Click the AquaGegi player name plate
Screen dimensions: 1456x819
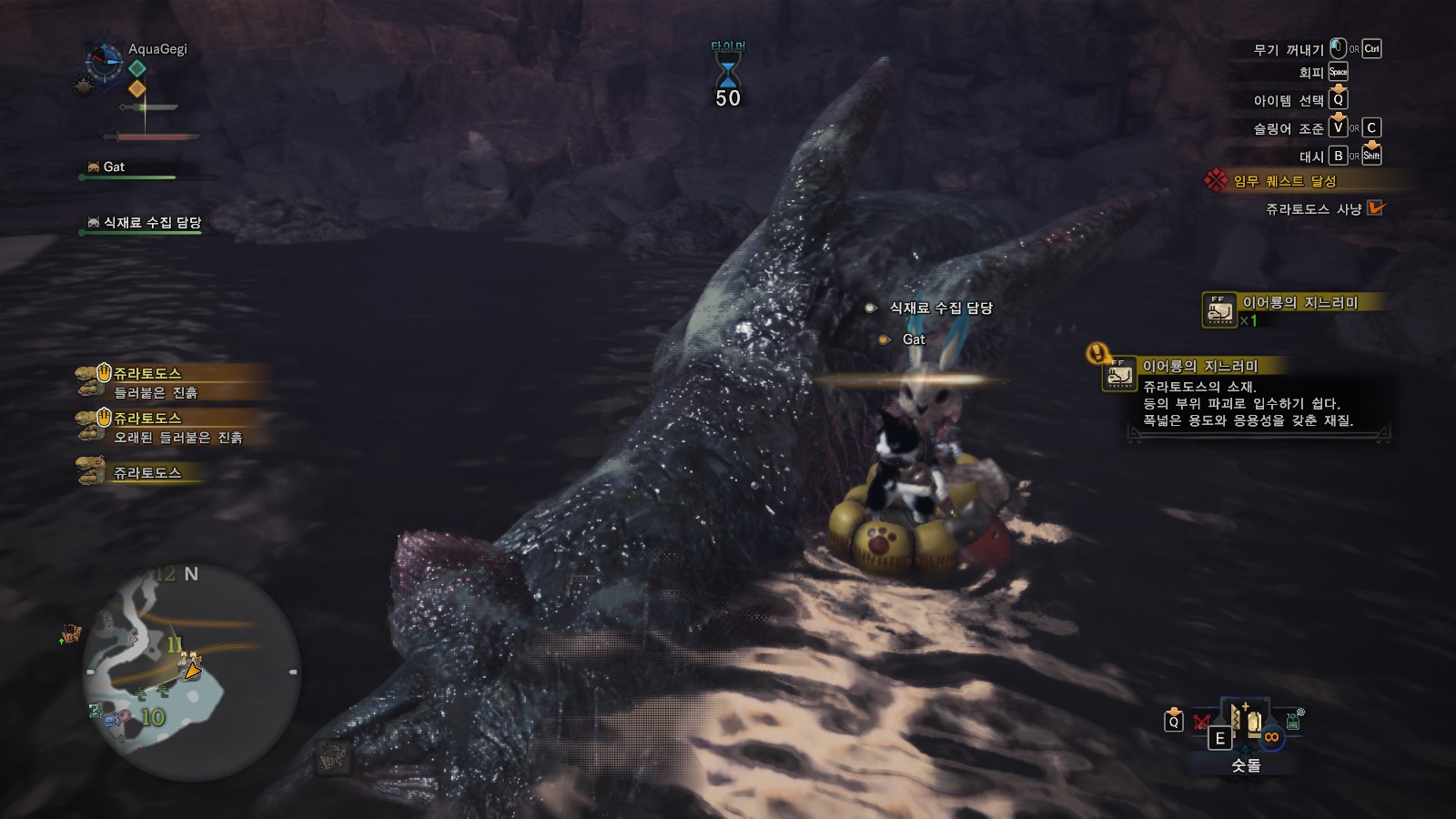(x=157, y=49)
